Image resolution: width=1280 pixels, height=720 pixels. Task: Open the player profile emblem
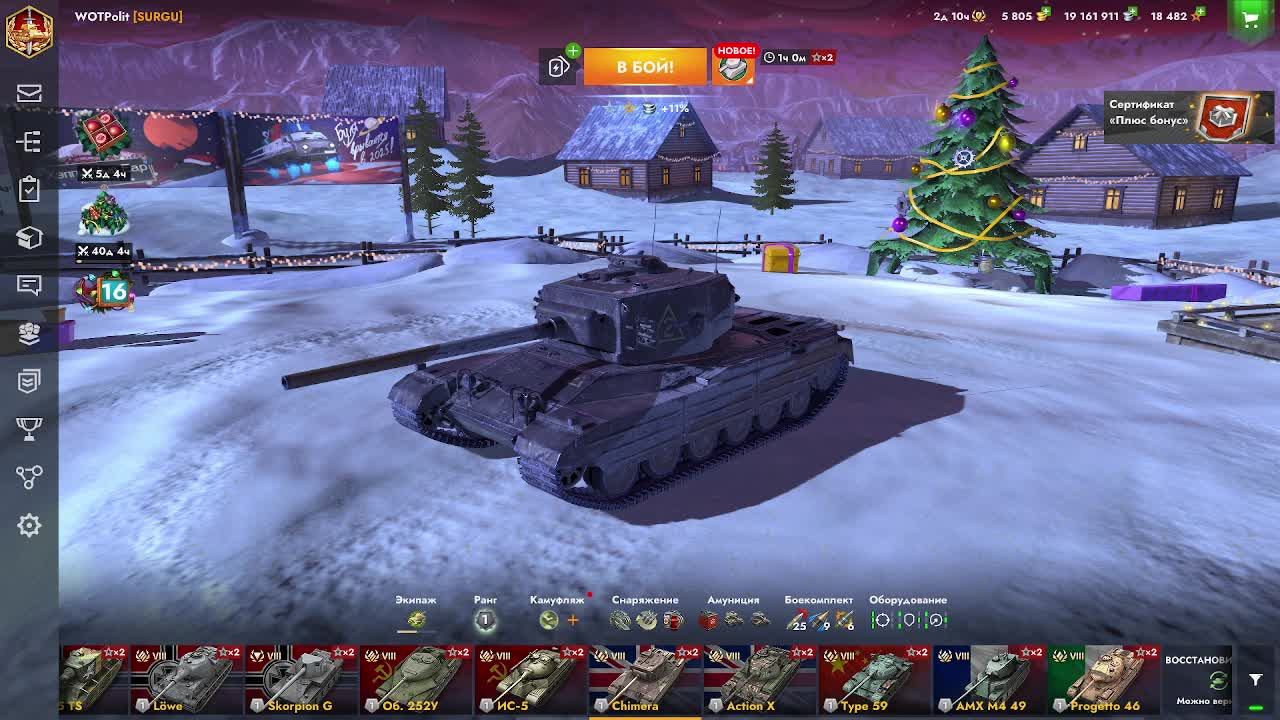[29, 30]
